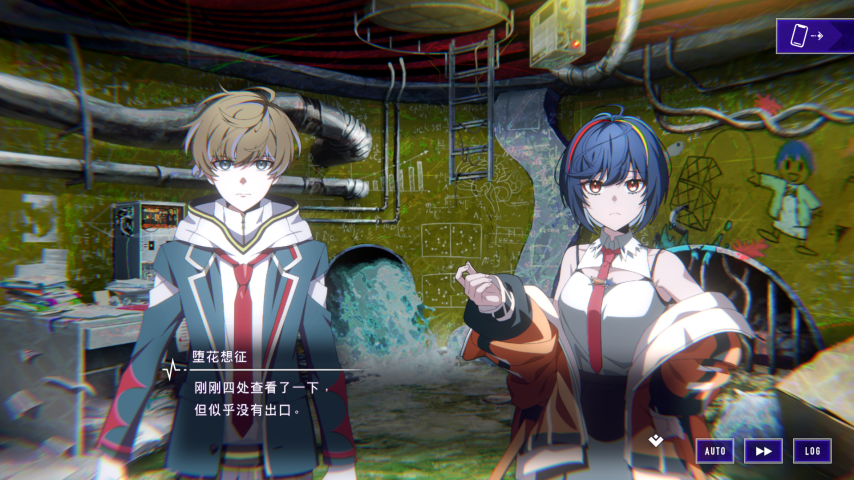The height and width of the screenshot is (480, 854).
Task: Toggle AUTO dialogue mode
Action: point(715,451)
